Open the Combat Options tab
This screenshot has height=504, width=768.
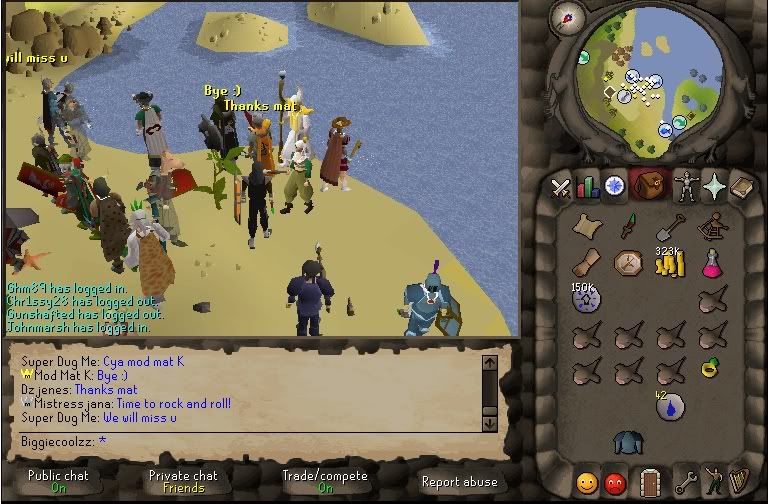click(560, 187)
